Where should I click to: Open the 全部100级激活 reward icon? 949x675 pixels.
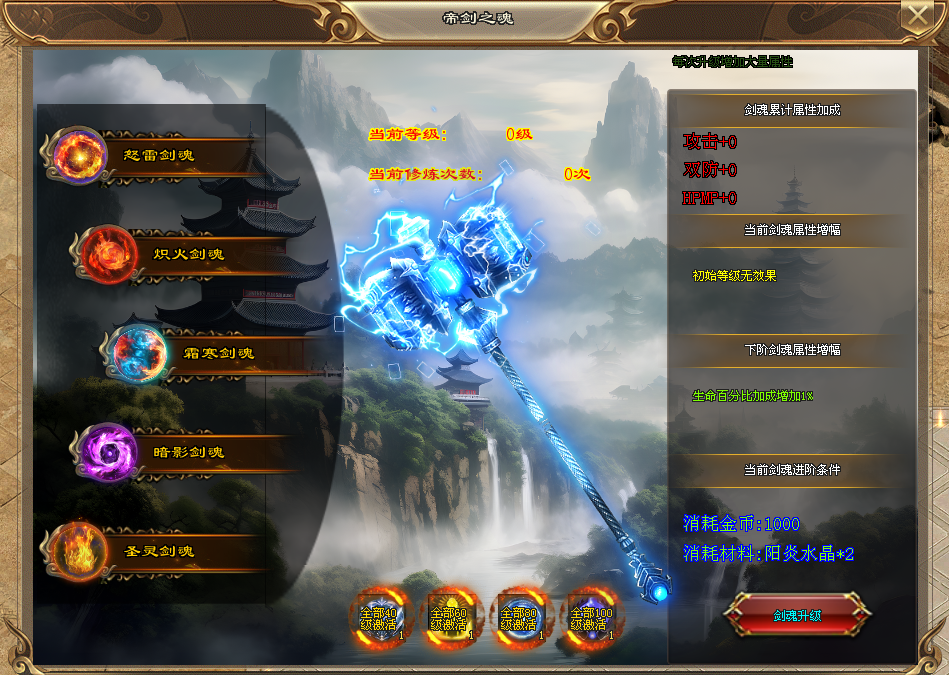tap(590, 617)
